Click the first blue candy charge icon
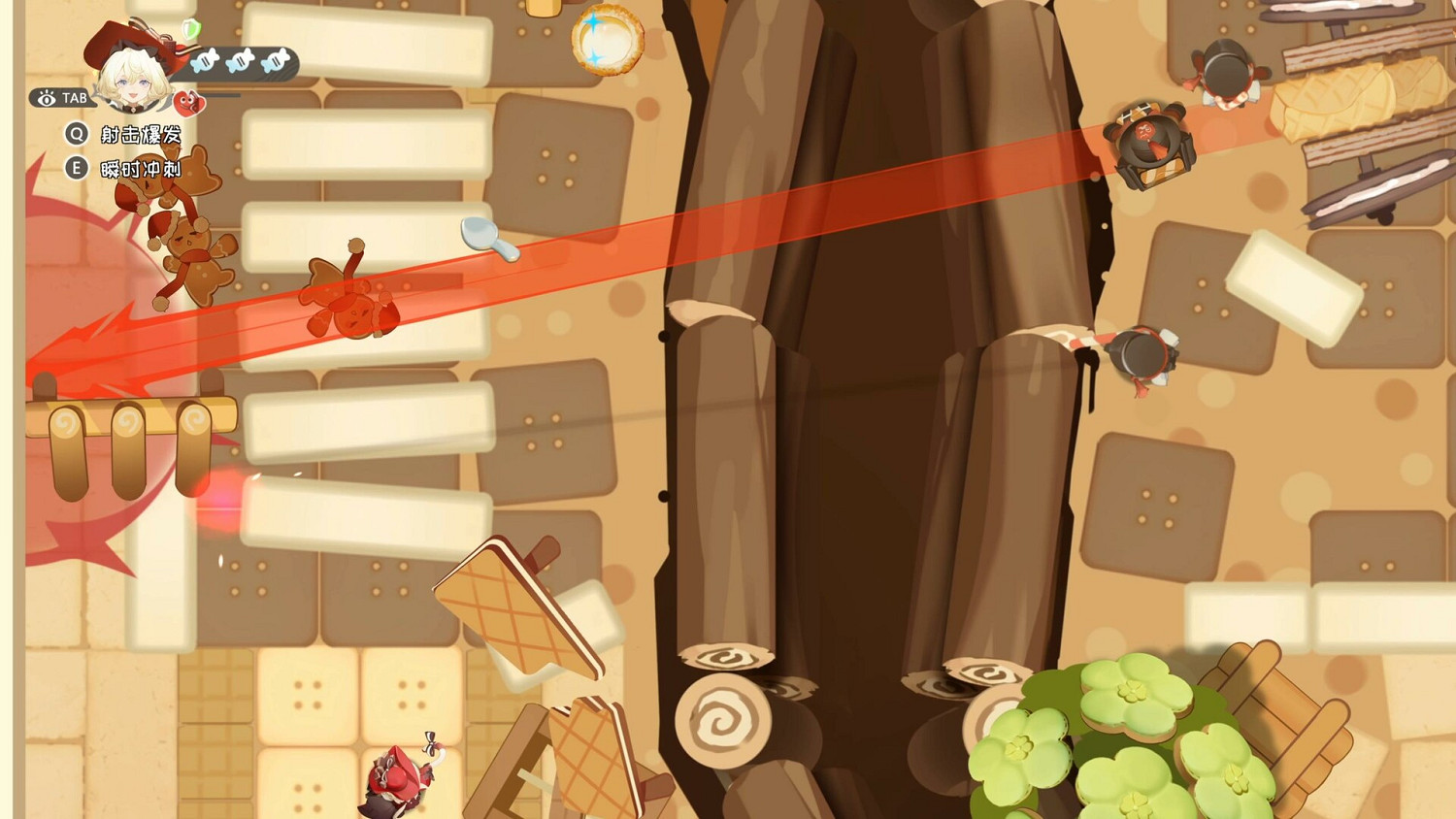The width and height of the screenshot is (1456, 819). [205, 61]
